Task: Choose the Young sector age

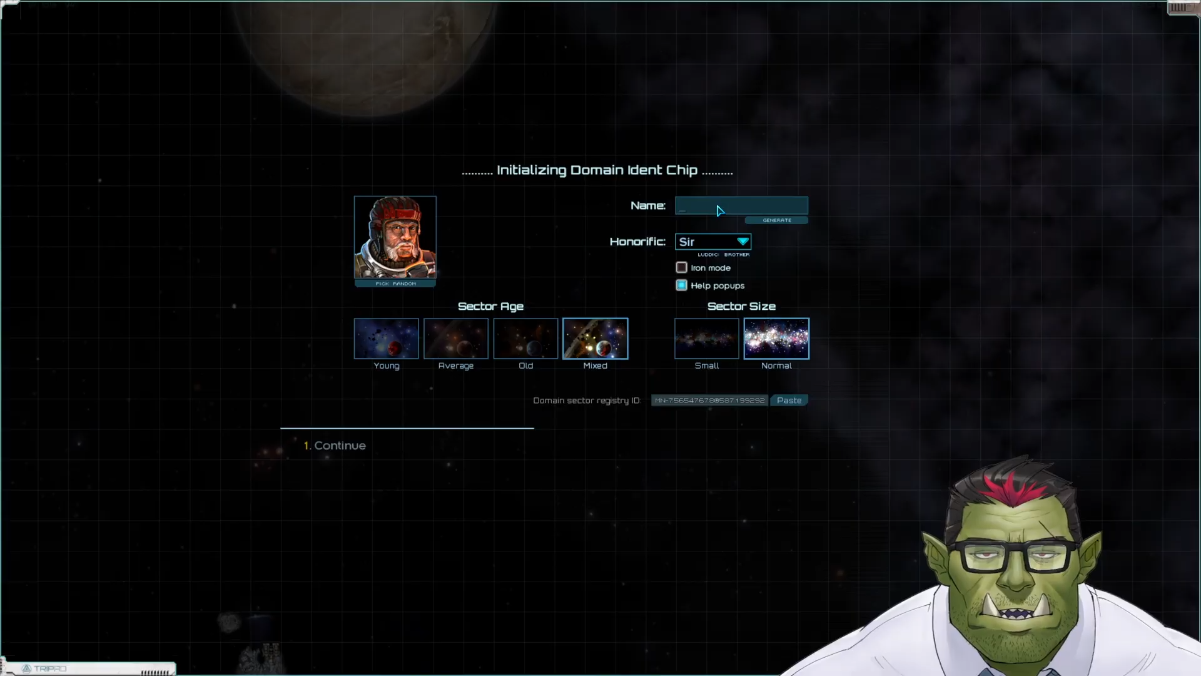Action: pyautogui.click(x=386, y=339)
